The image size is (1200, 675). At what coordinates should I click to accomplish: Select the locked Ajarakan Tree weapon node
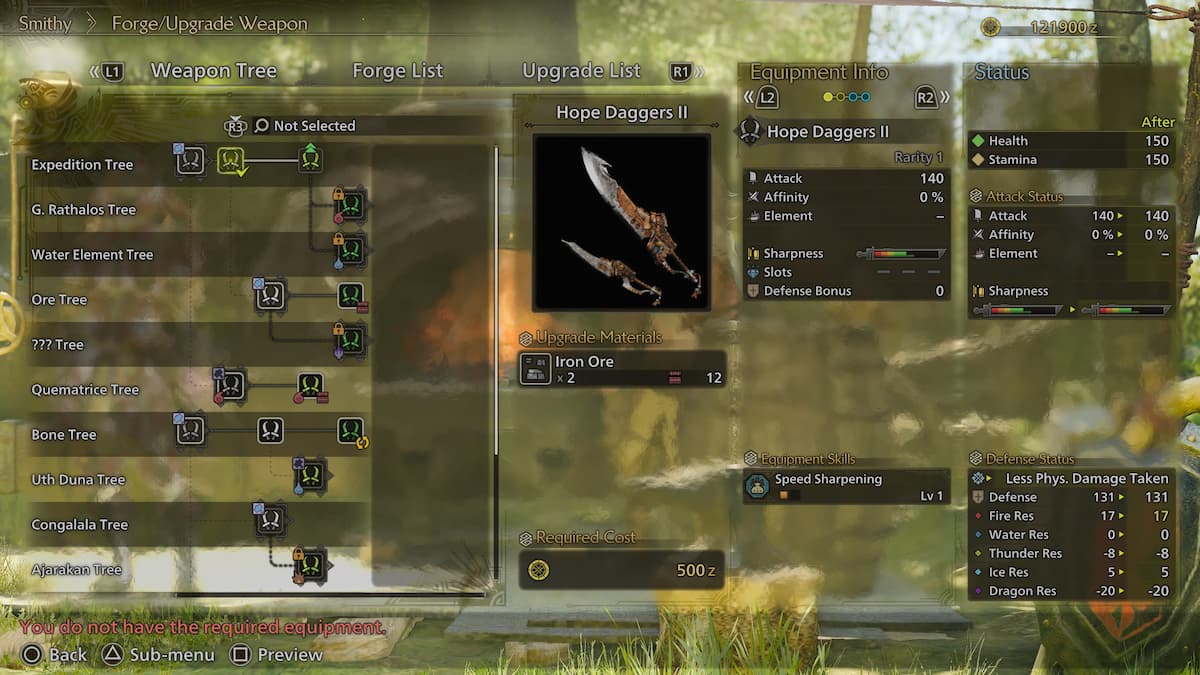[310, 565]
